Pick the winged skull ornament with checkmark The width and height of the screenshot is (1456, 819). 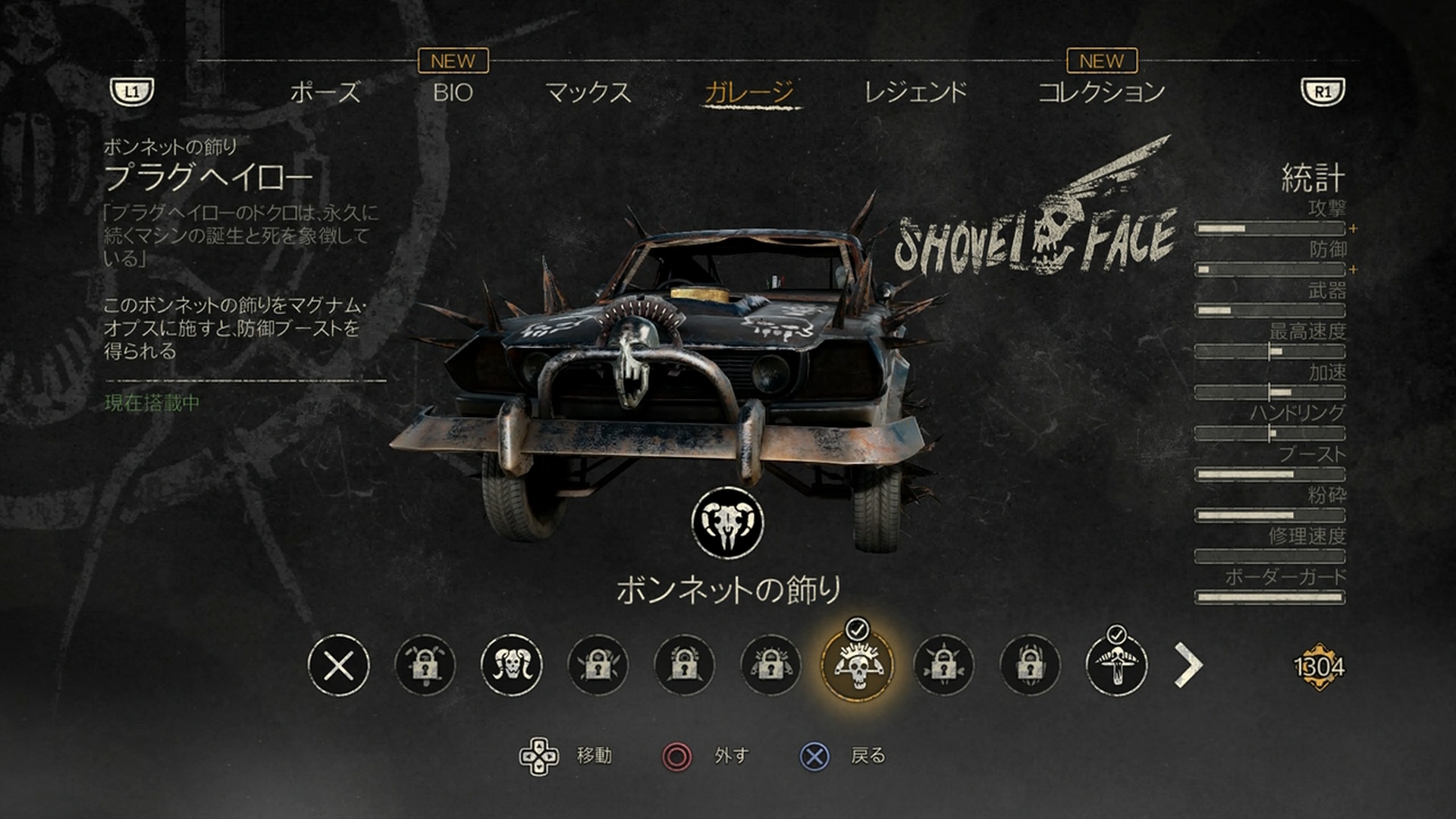click(1116, 666)
